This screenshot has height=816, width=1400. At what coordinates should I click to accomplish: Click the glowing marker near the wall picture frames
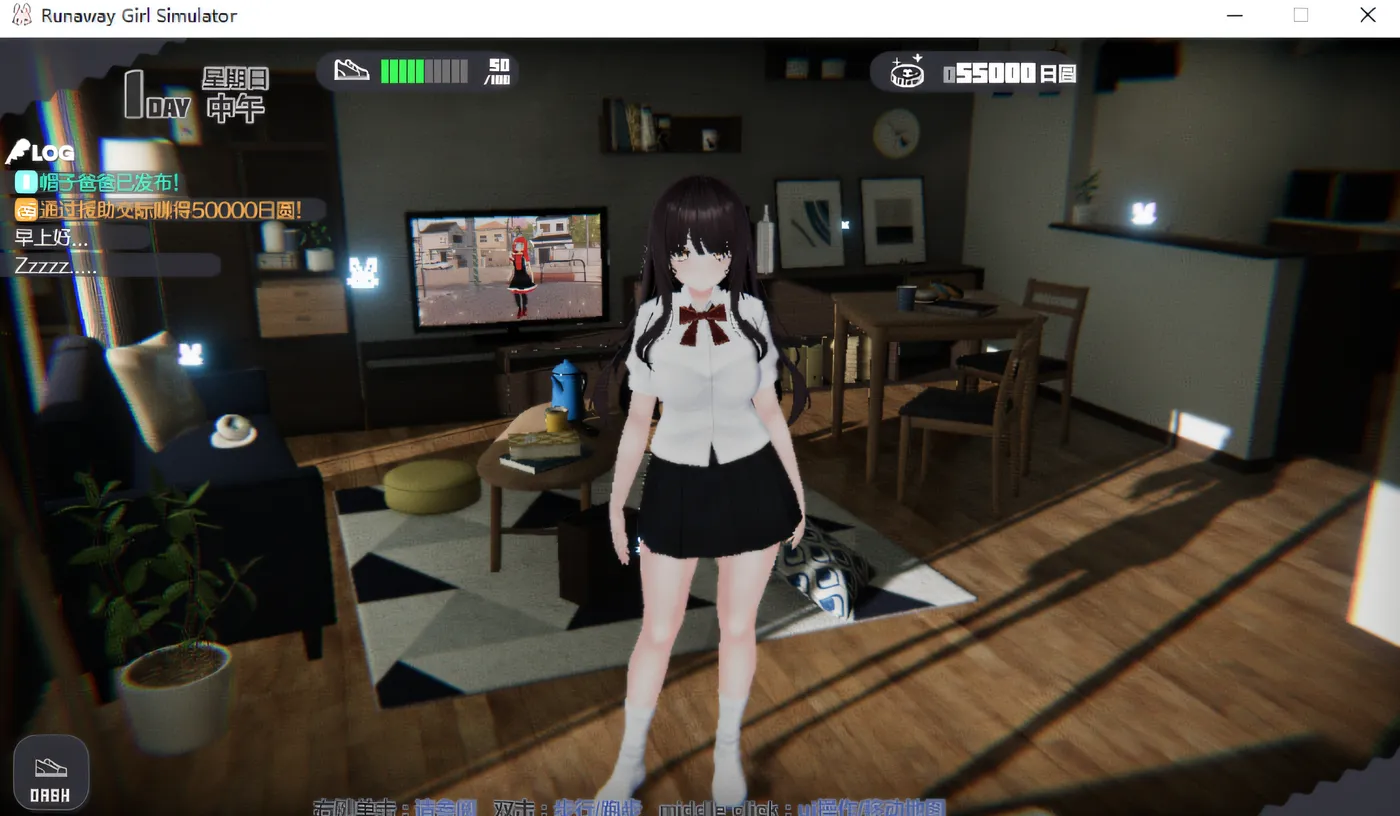pyautogui.click(x=844, y=224)
